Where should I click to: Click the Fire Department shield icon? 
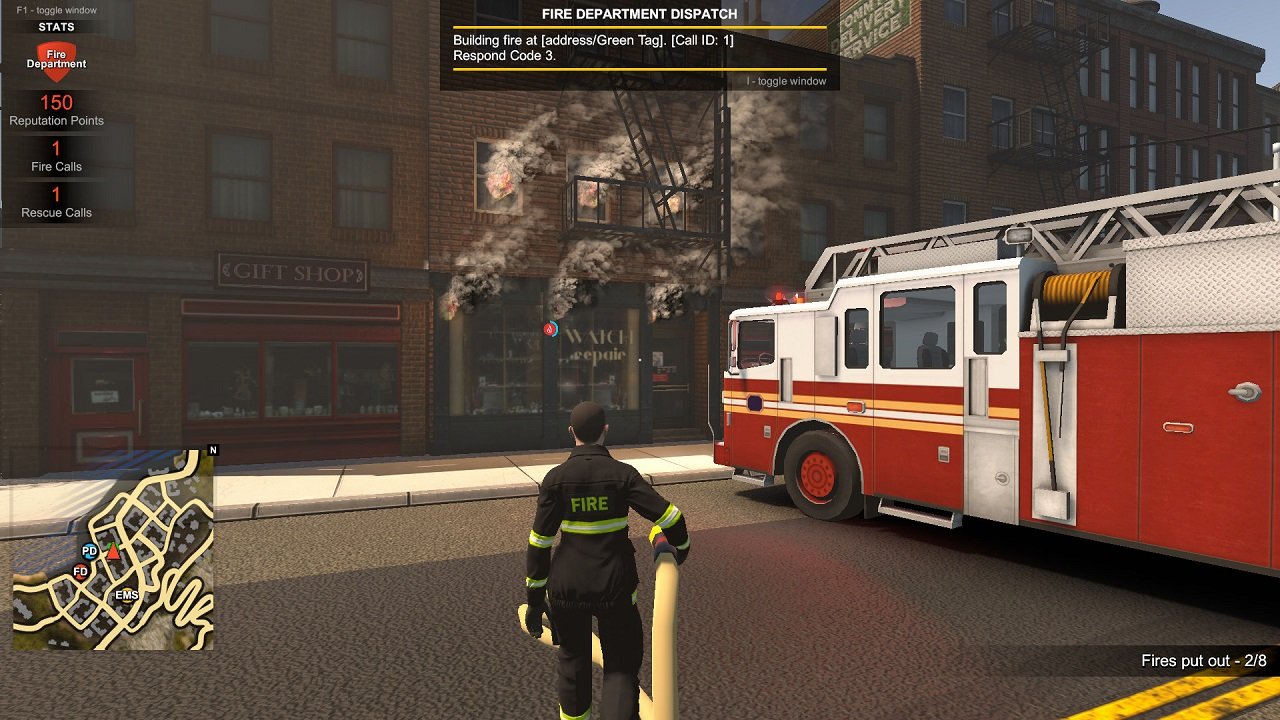(x=57, y=60)
